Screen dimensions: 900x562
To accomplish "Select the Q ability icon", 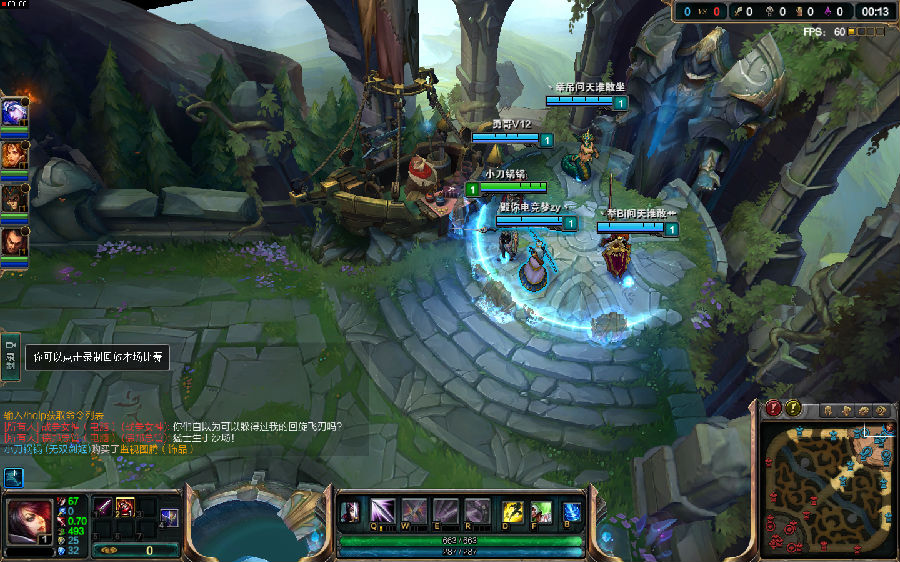I will (383, 512).
